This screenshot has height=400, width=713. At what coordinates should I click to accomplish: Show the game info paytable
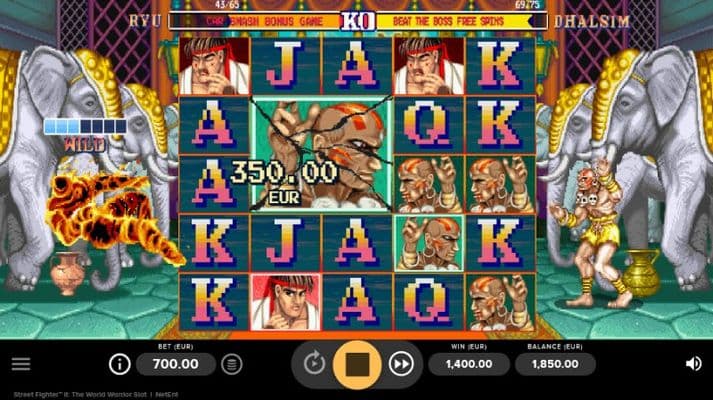[x=120, y=364]
